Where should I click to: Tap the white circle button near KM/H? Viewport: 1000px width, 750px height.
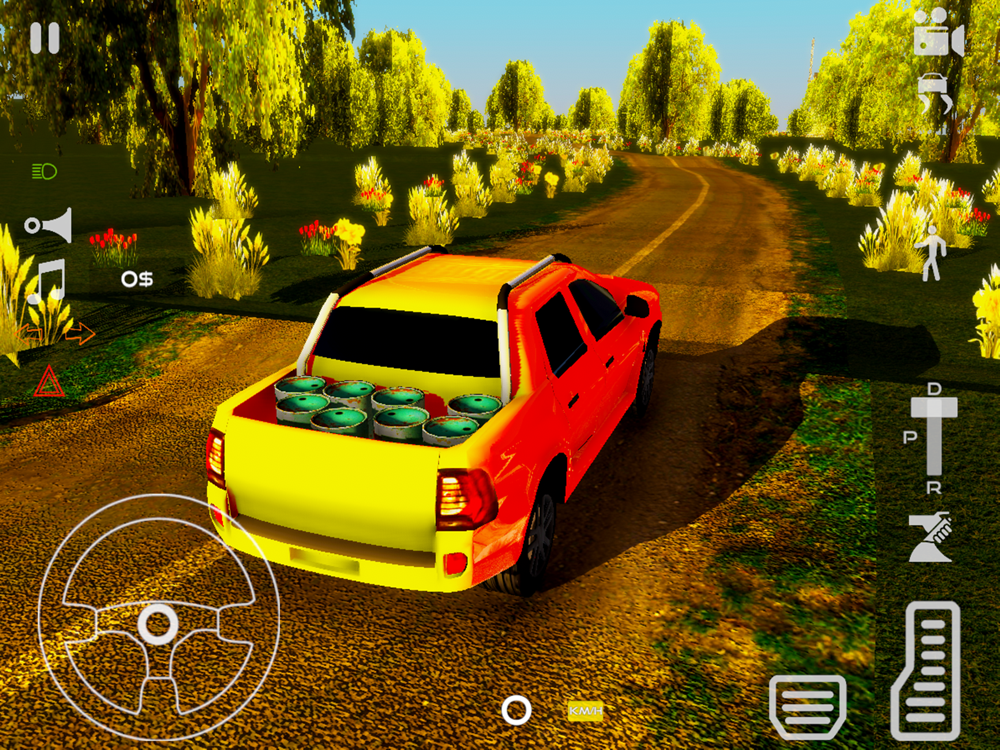pyautogui.click(x=516, y=711)
